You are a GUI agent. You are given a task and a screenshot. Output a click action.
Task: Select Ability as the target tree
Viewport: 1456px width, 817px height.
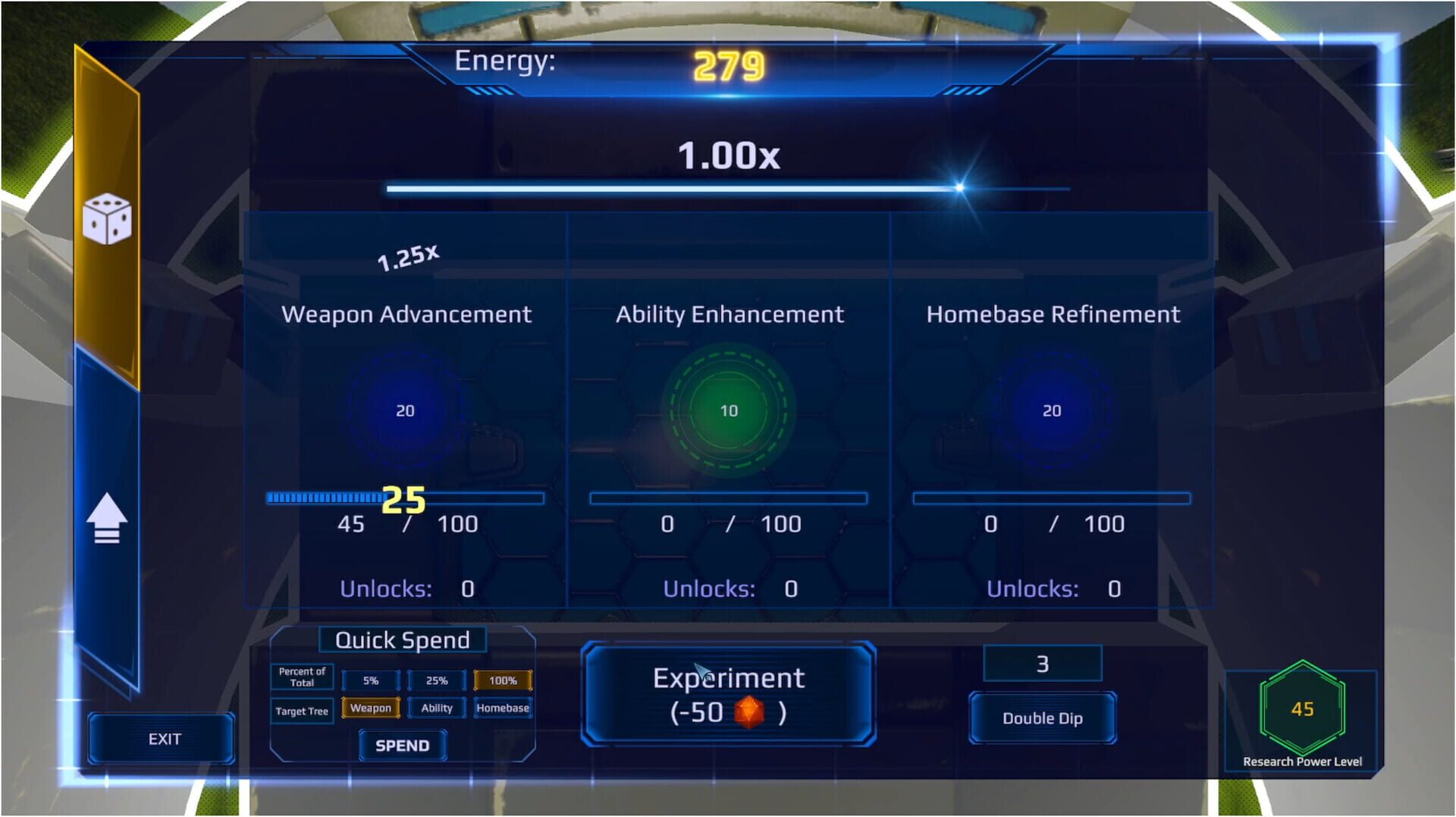437,708
